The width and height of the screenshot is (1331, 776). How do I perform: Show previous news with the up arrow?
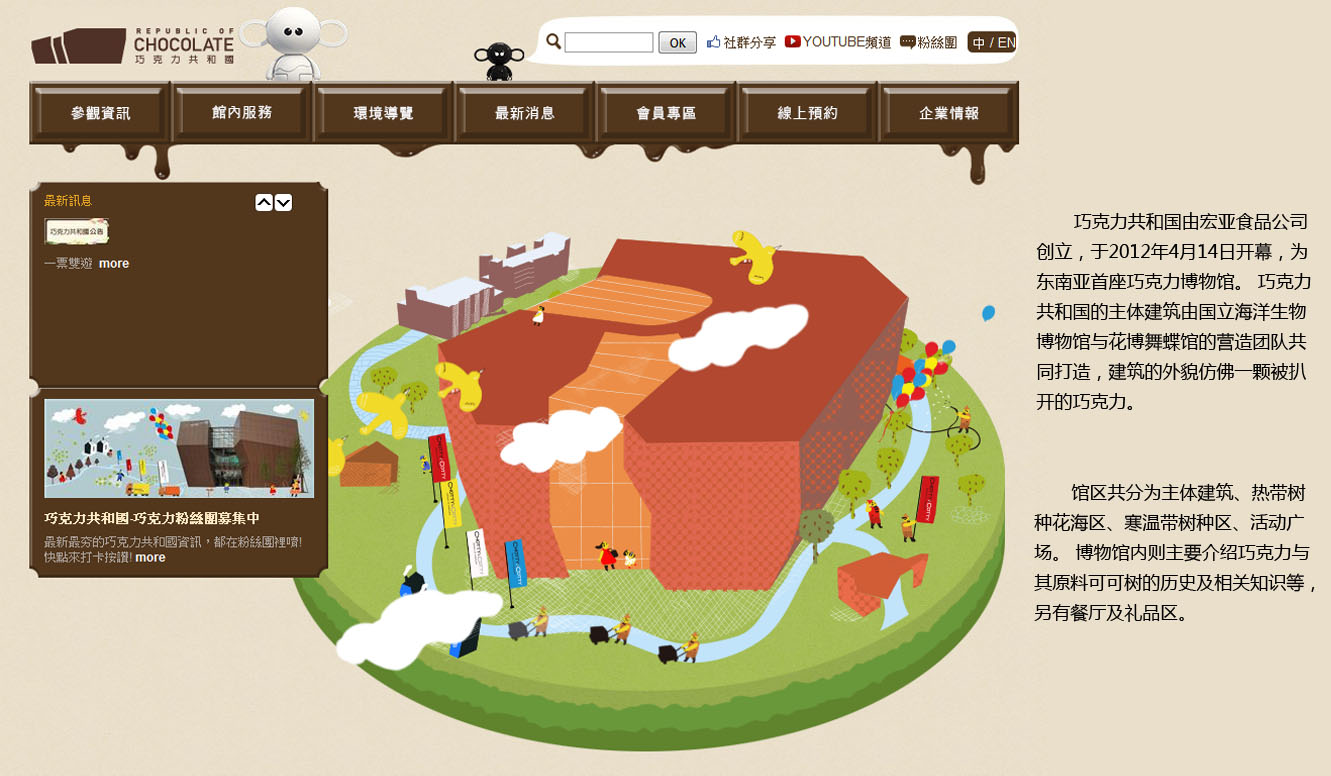[x=264, y=203]
